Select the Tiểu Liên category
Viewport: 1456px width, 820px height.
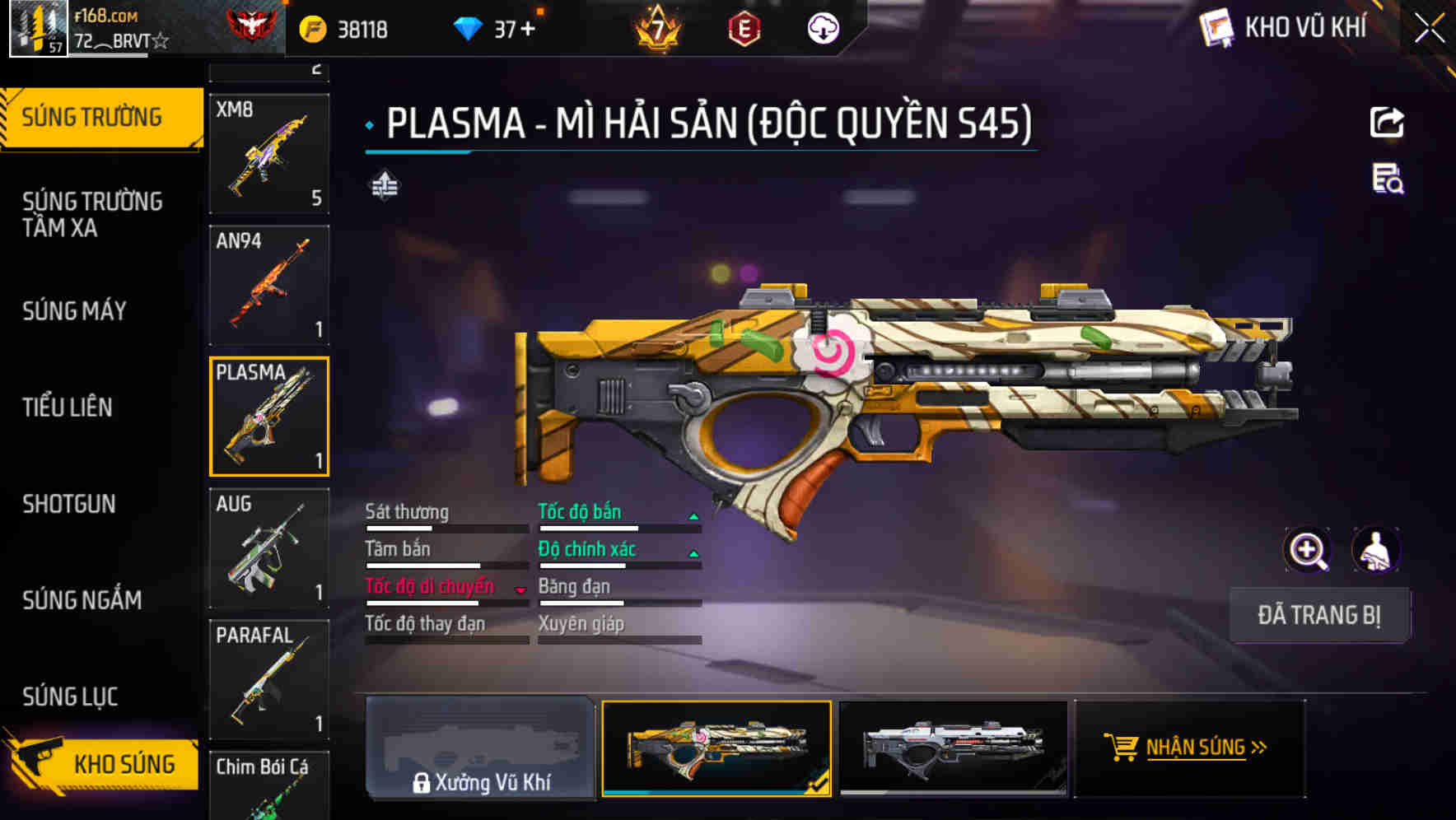pos(68,408)
